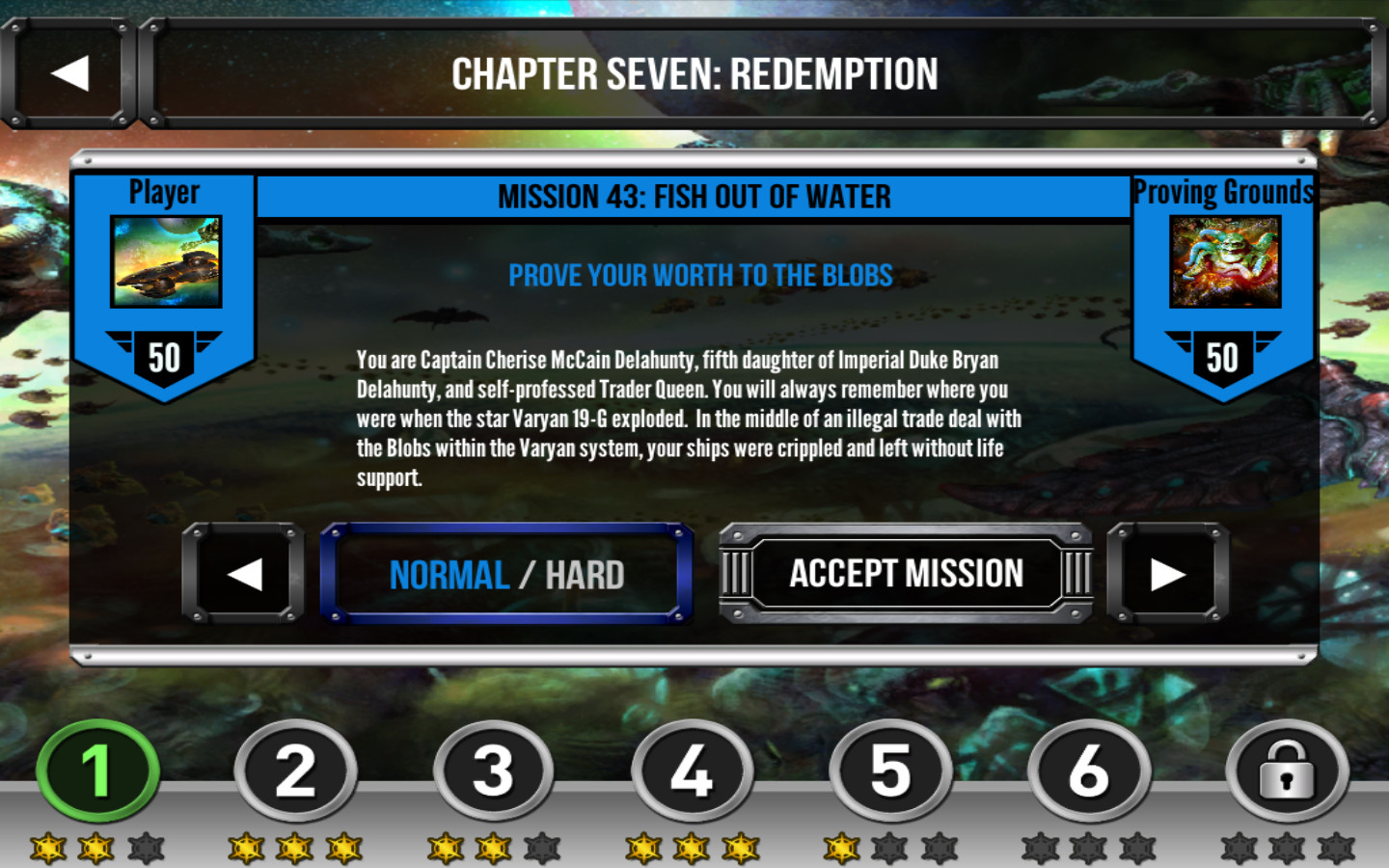The width and height of the screenshot is (1389, 868).
Task: Click the Player level 50 badge
Action: 164,357
